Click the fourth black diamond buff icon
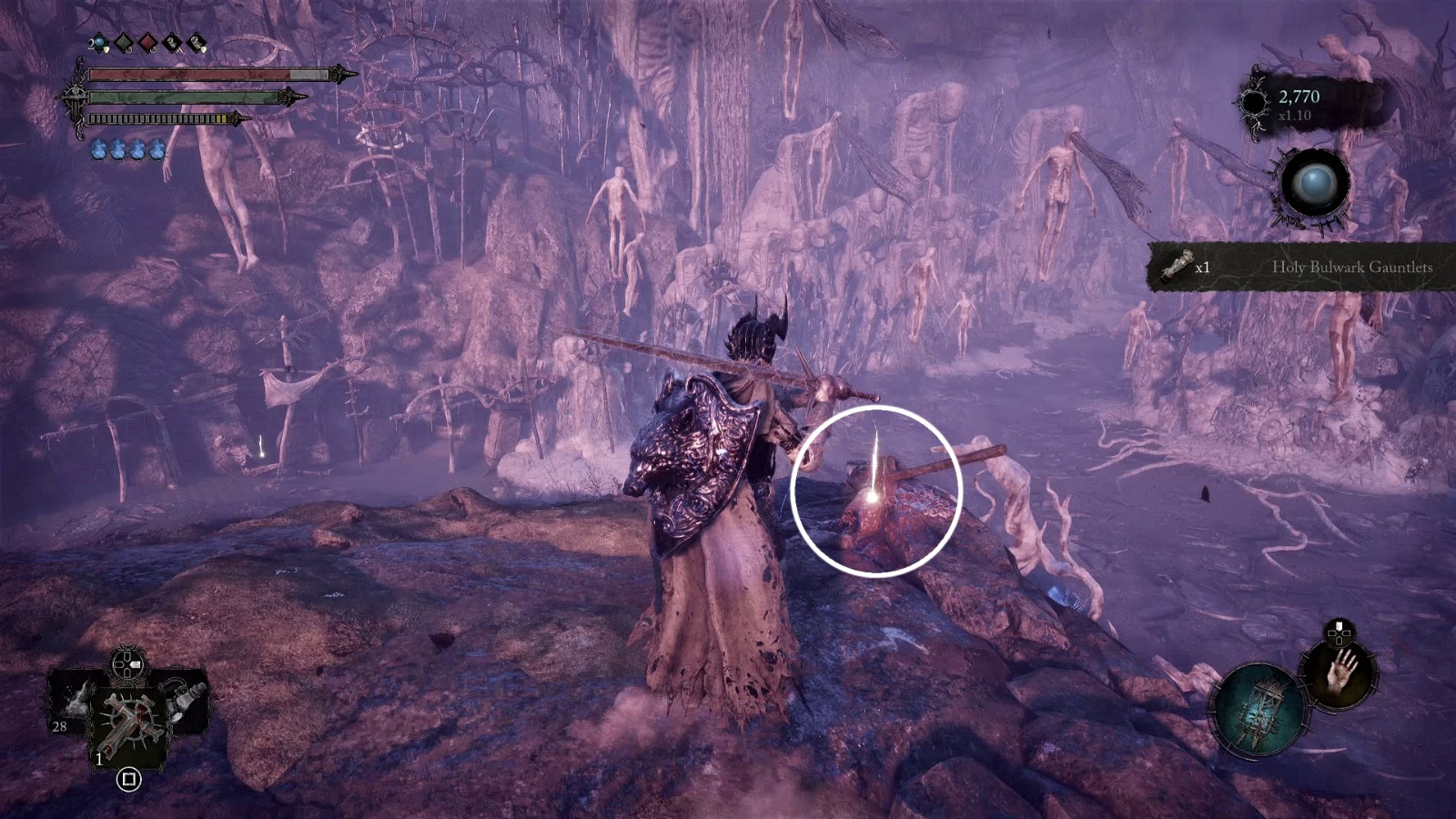Viewport: 1456px width, 819px height. 172,42
